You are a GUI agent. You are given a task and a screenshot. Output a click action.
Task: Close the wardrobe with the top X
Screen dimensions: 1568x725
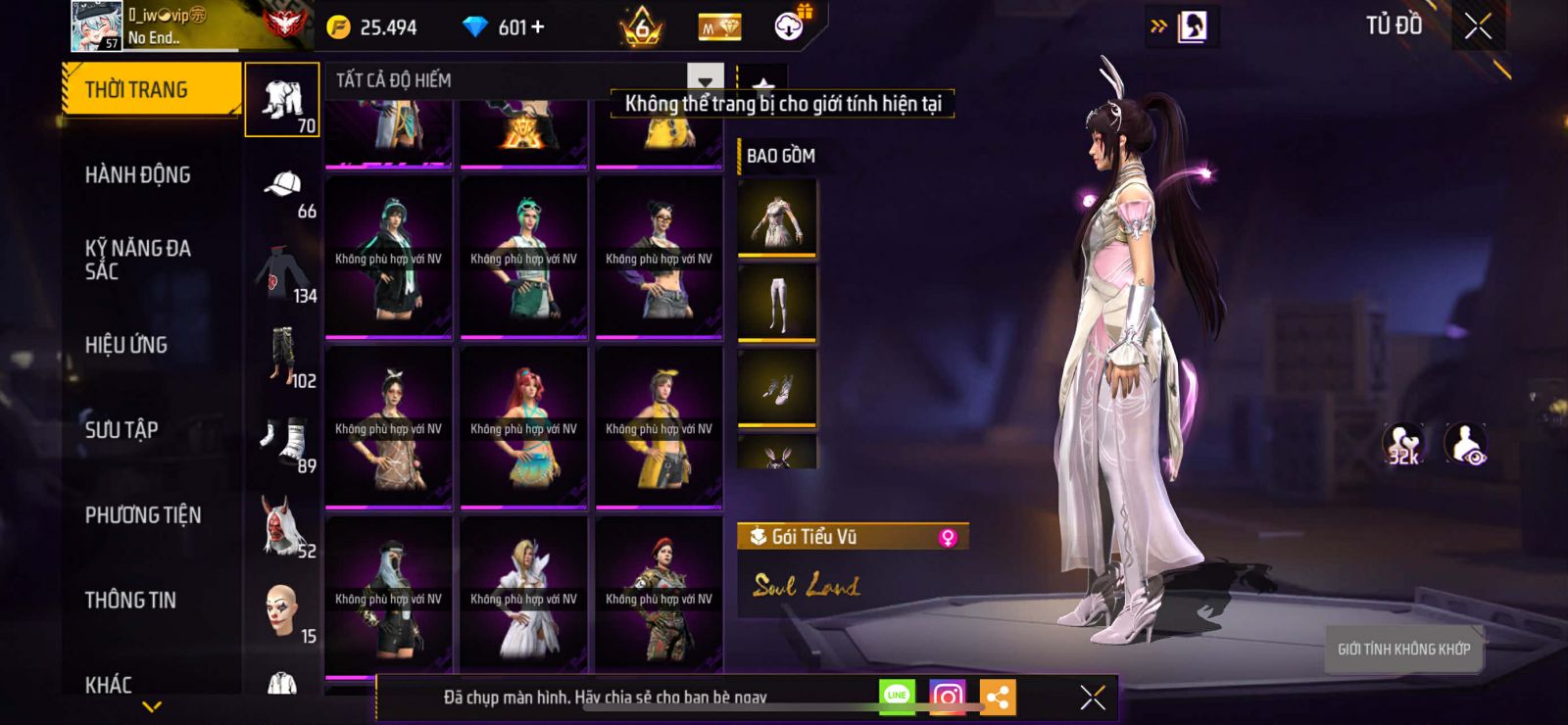(1478, 26)
